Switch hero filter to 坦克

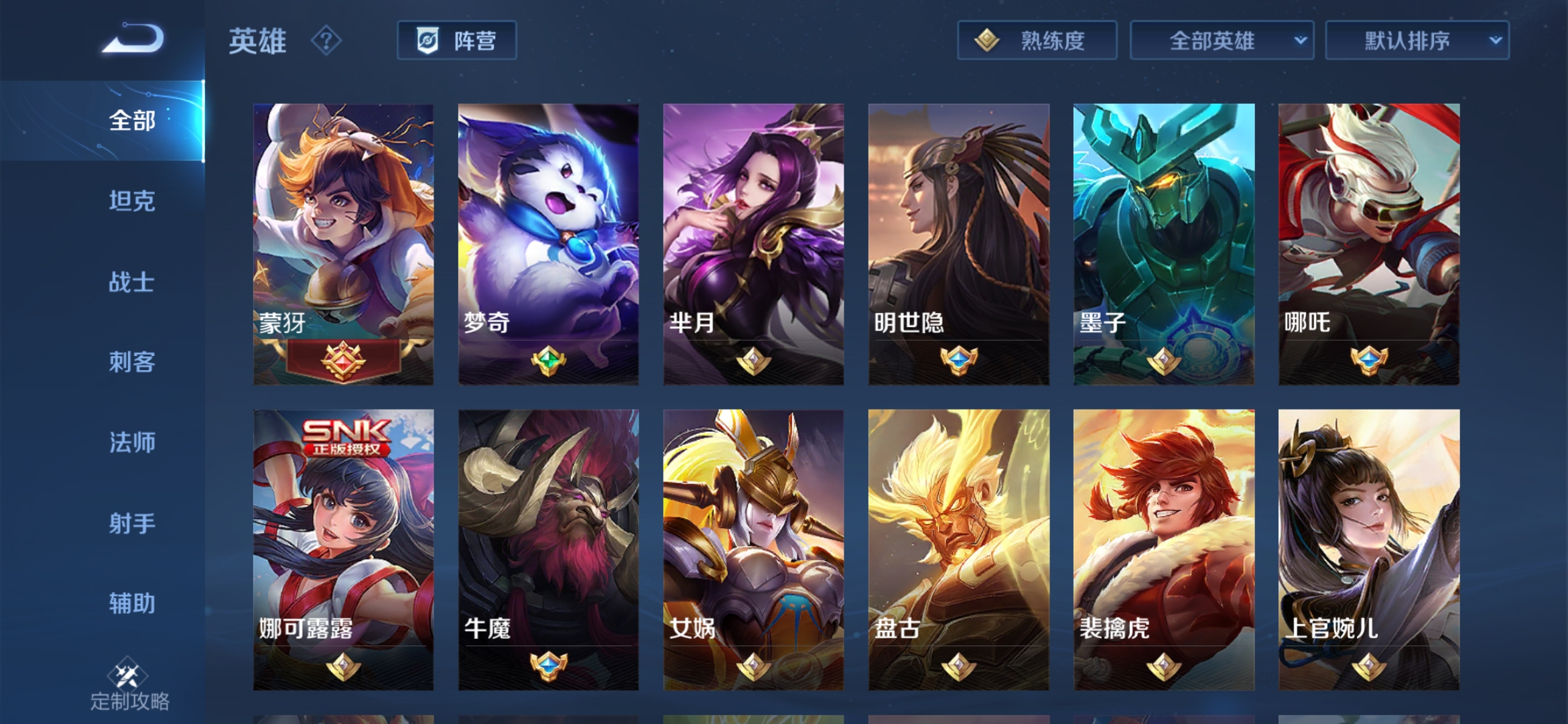coord(131,202)
